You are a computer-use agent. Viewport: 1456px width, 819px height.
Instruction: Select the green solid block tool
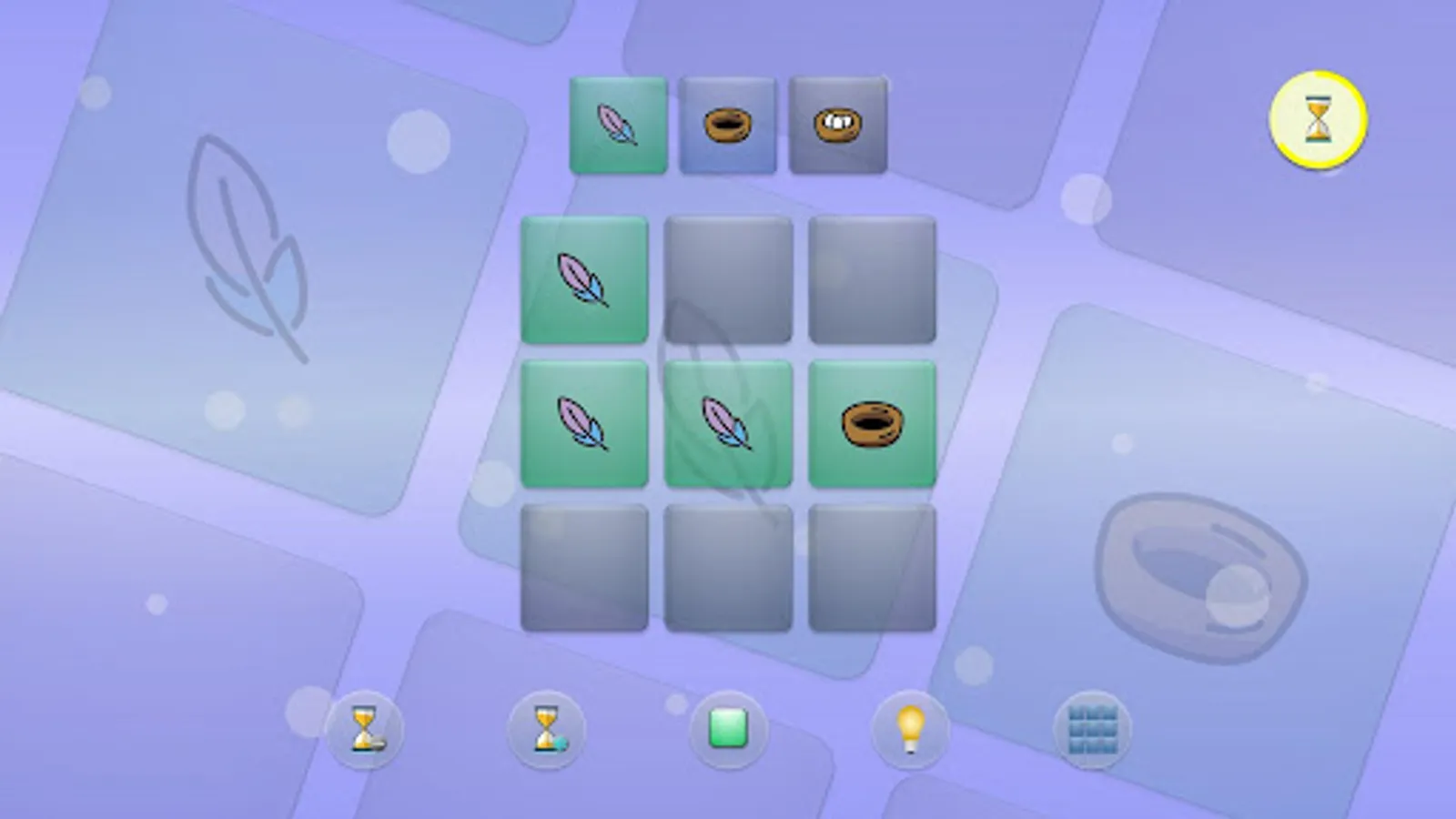point(728,729)
